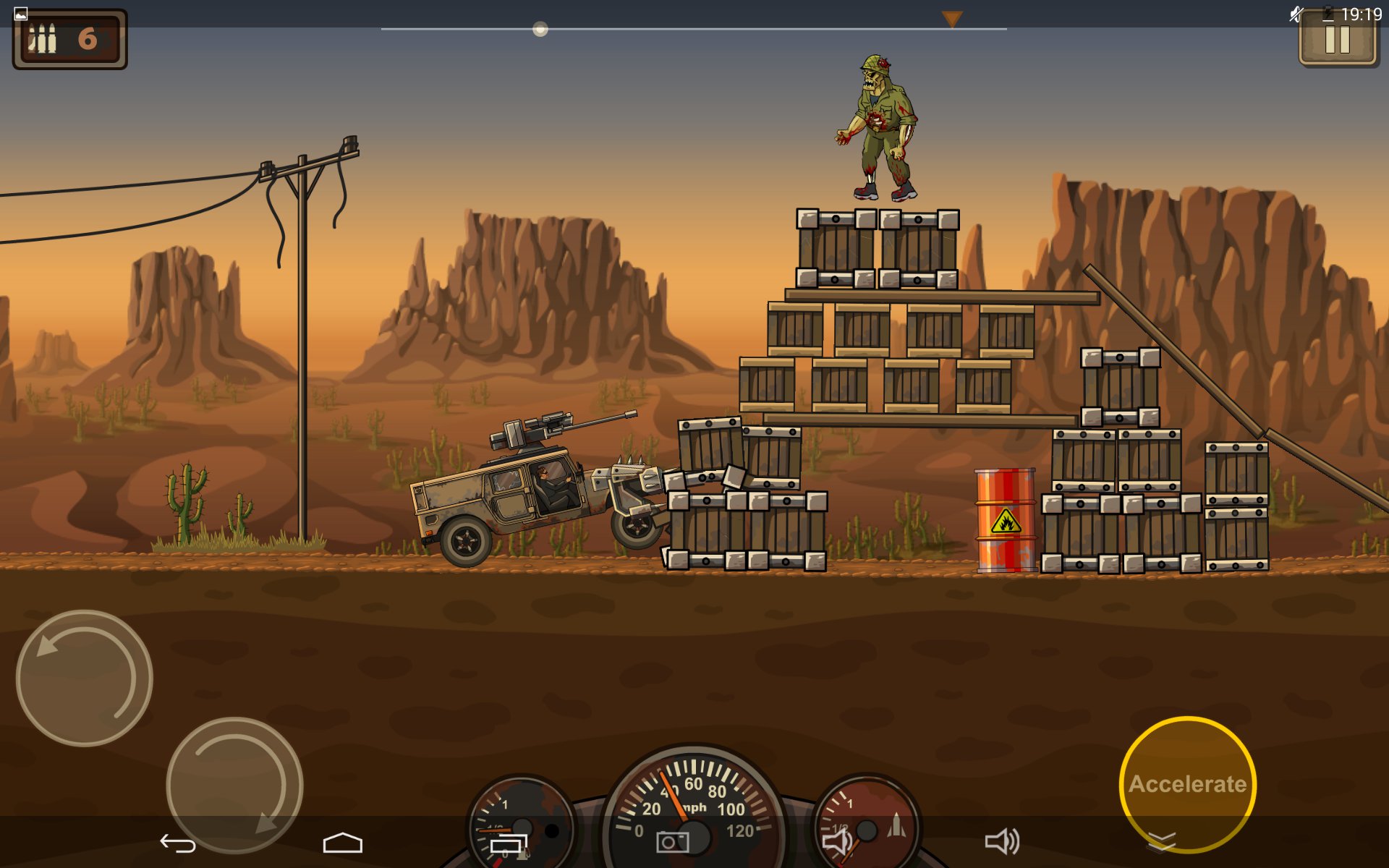The height and width of the screenshot is (868, 1389).
Task: Hide the navigation bar with the chevron
Action: pos(1162,841)
